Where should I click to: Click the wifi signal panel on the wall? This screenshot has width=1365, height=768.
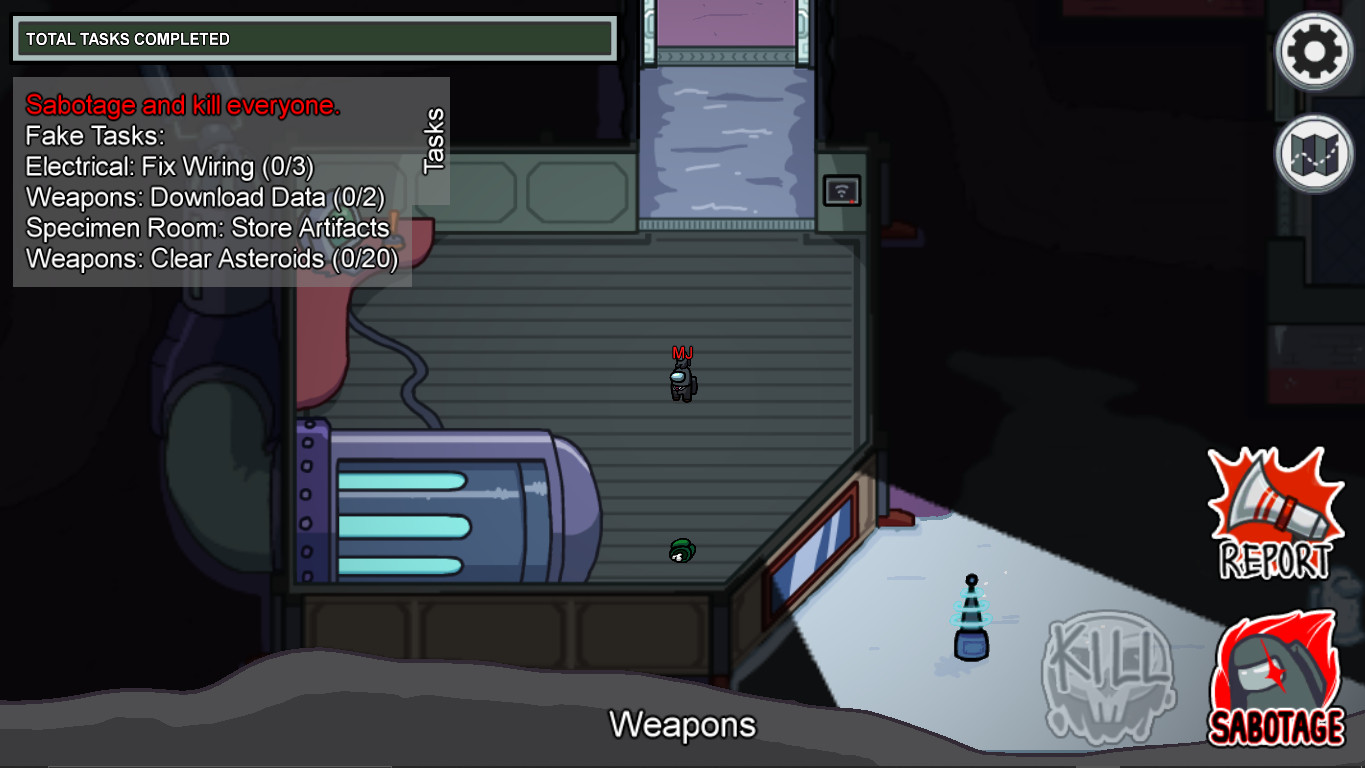843,191
